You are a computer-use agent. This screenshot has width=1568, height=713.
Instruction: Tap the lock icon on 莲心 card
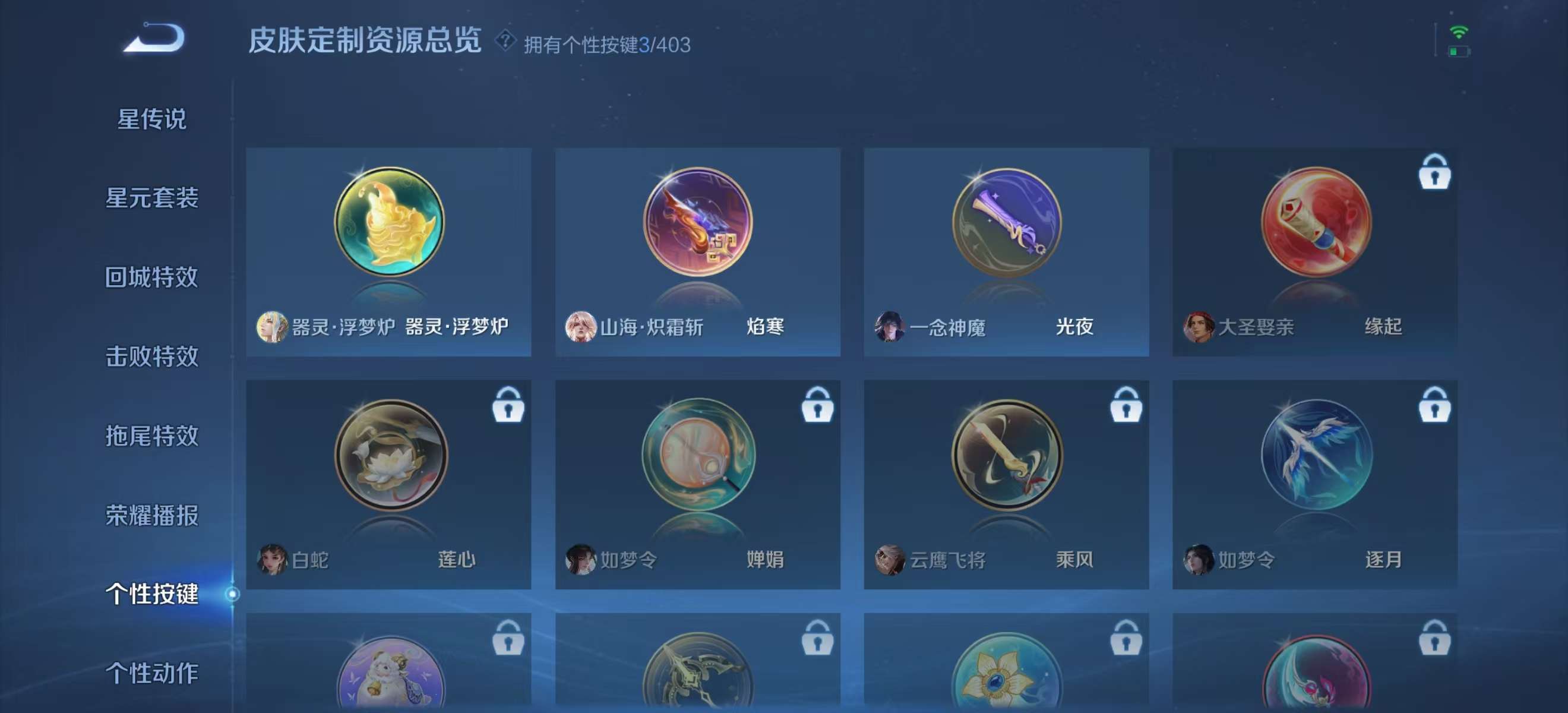509,406
